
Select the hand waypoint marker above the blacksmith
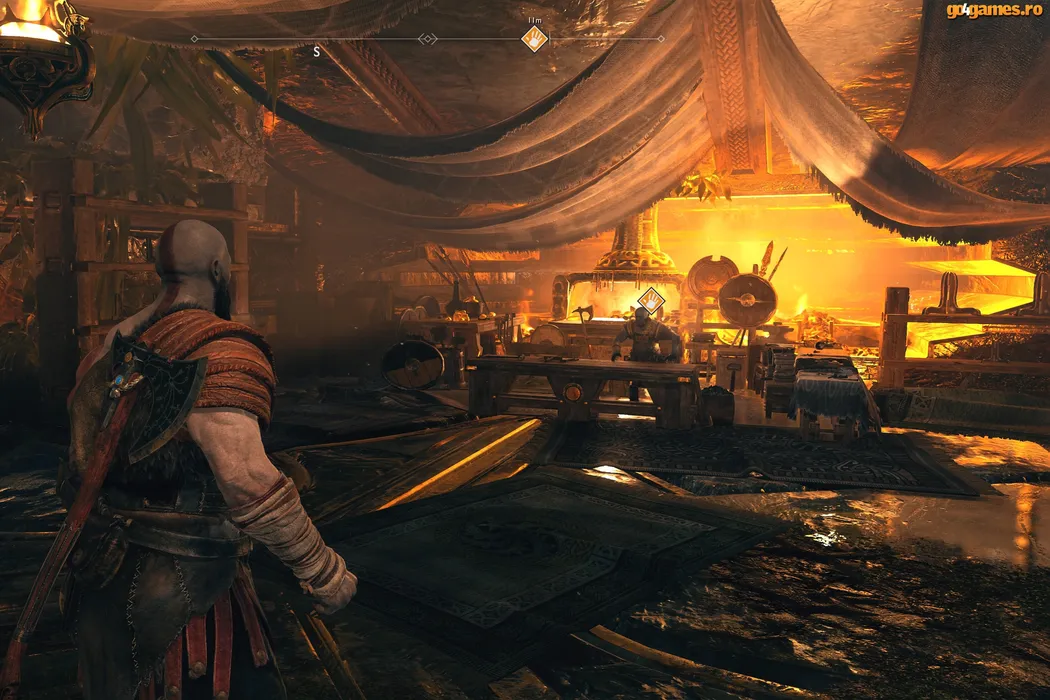[x=650, y=299]
